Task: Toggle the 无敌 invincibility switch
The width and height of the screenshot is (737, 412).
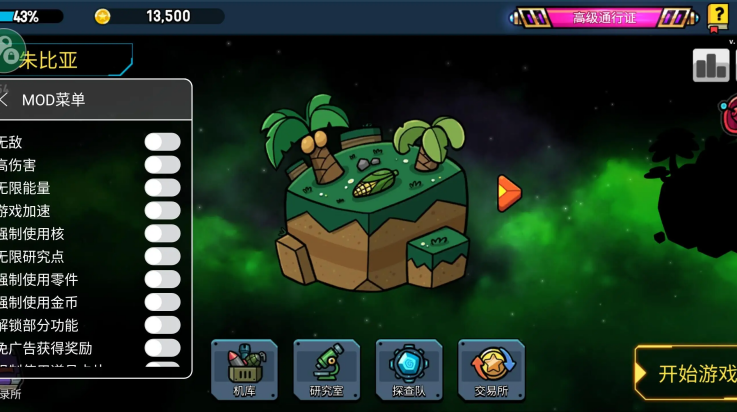Action: (162, 142)
